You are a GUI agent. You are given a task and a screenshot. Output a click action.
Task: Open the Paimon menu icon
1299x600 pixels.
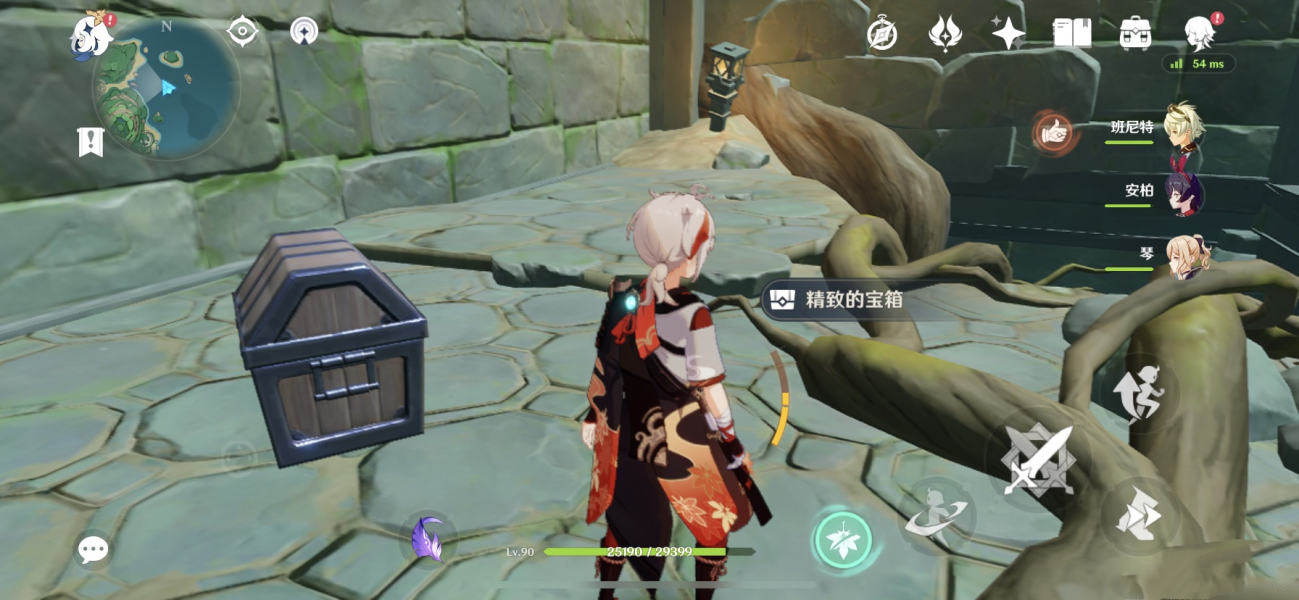(x=91, y=35)
